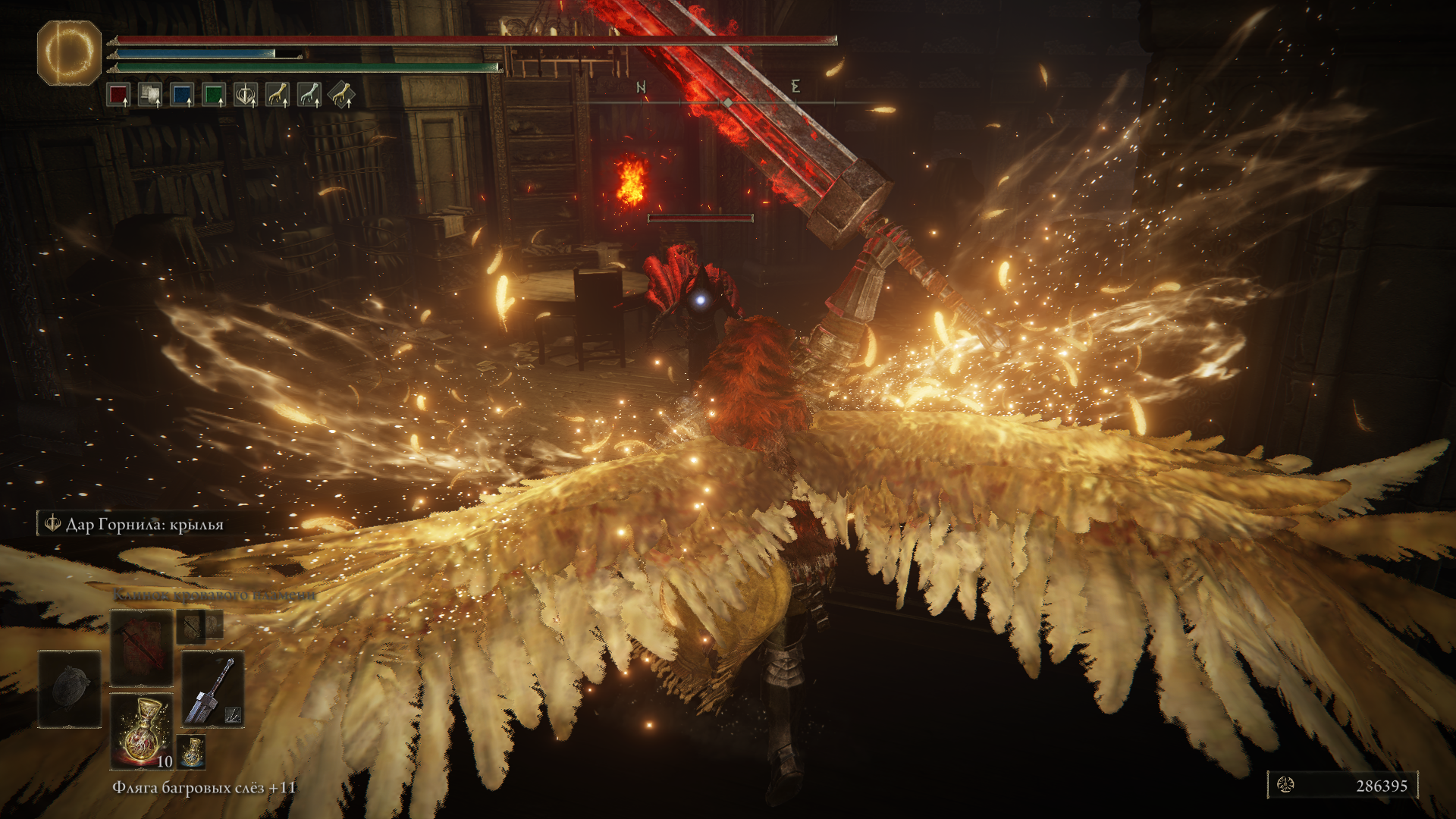This screenshot has width=1456, height=819.
Task: Click the greatsword right-hand weapon slot
Action: click(212, 689)
